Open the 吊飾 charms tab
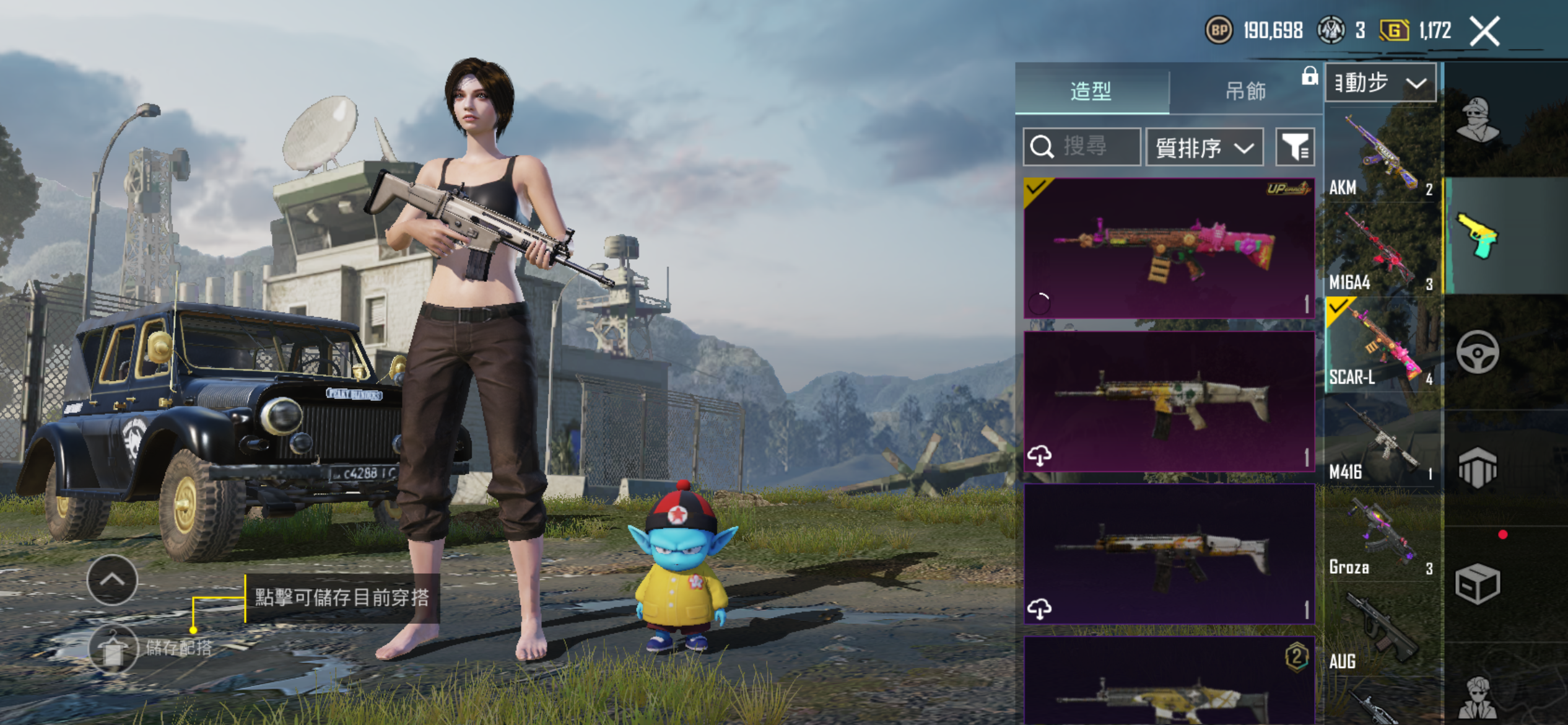 (x=1245, y=90)
